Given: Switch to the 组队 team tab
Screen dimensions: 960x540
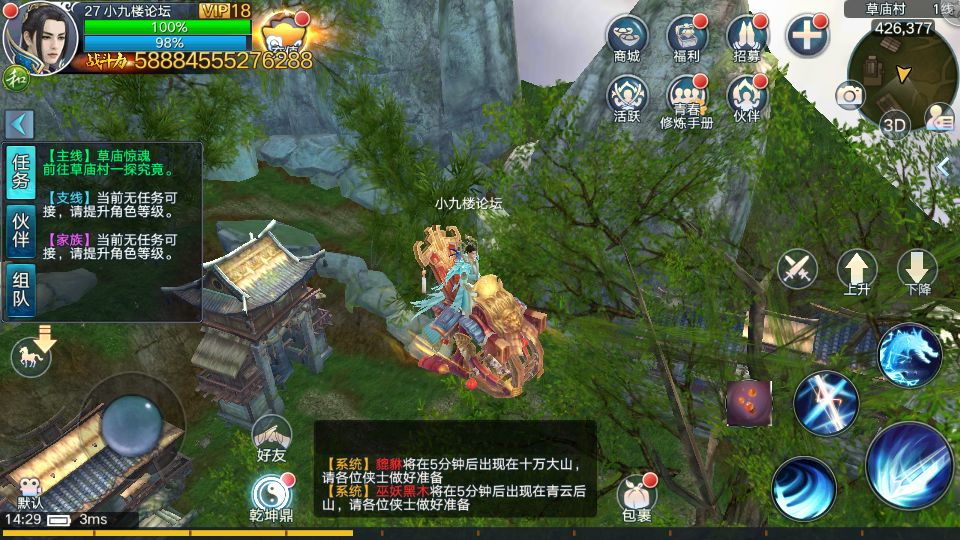Looking at the screenshot, I should (20, 291).
